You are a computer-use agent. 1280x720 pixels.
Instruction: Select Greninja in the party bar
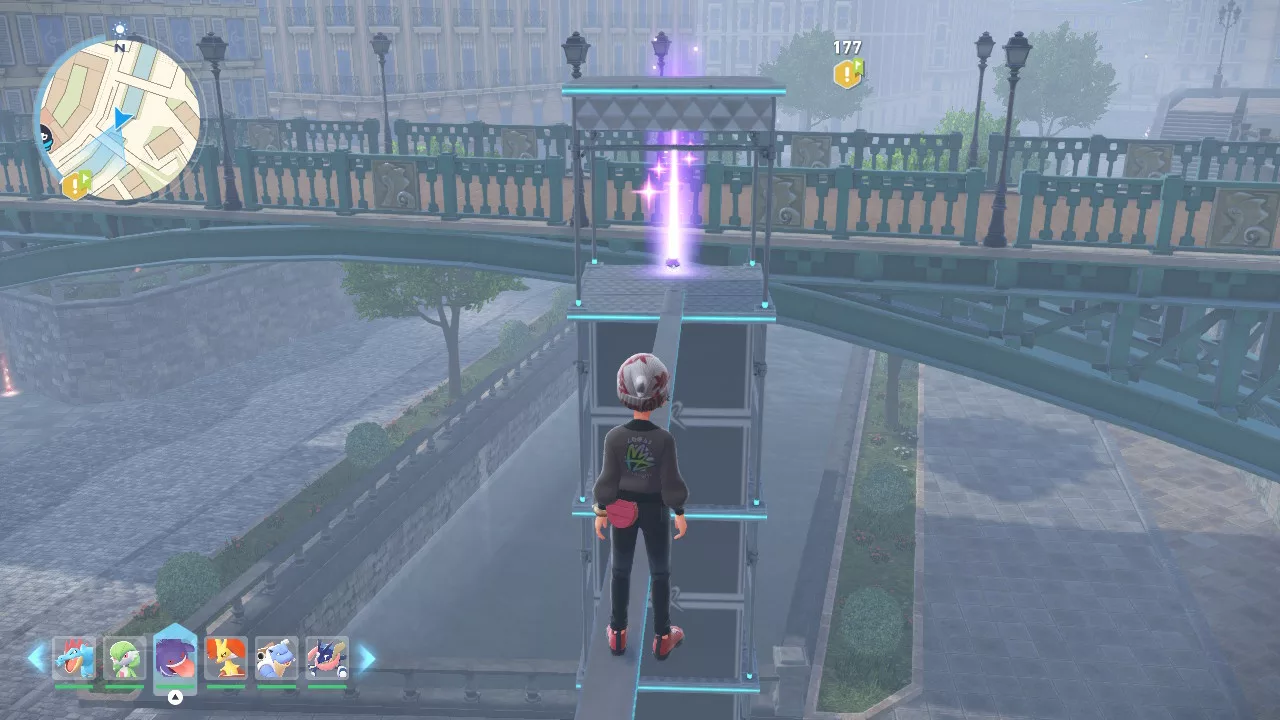(327, 659)
